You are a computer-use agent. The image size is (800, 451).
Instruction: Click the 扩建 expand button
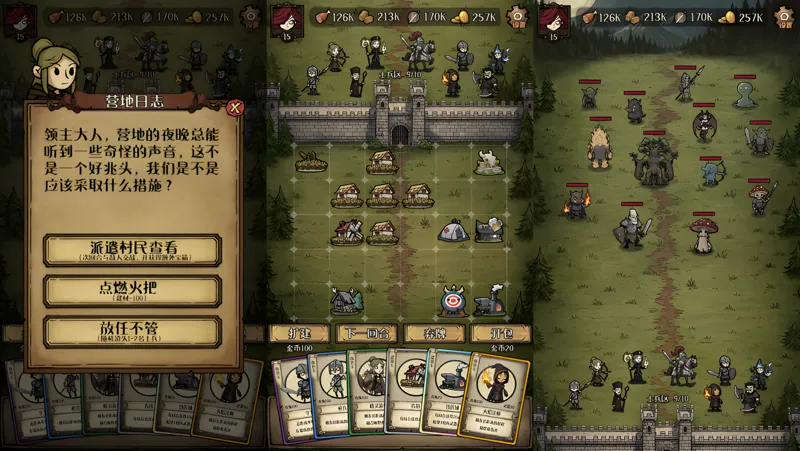click(301, 332)
